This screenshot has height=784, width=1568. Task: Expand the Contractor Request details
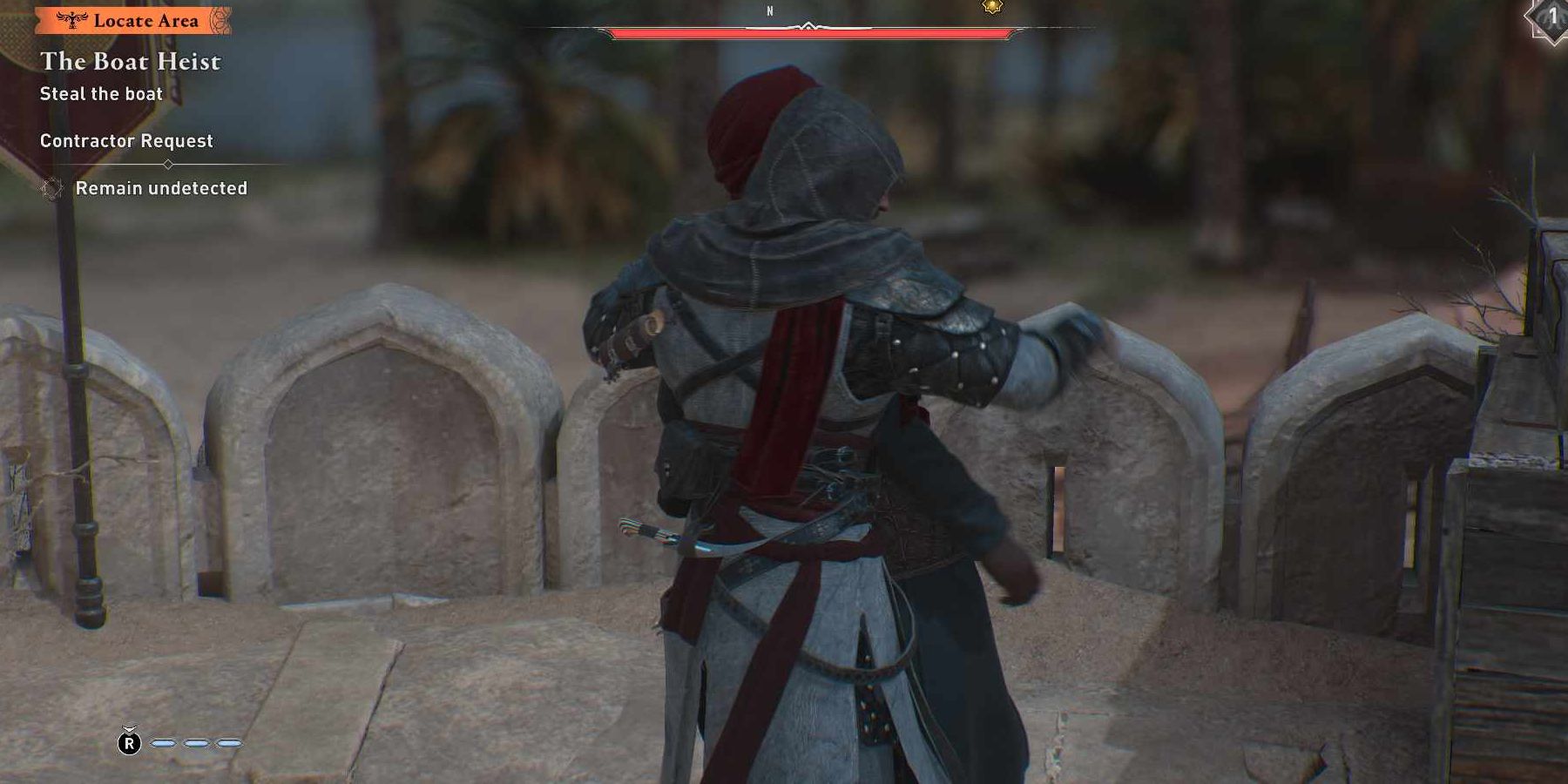point(126,140)
